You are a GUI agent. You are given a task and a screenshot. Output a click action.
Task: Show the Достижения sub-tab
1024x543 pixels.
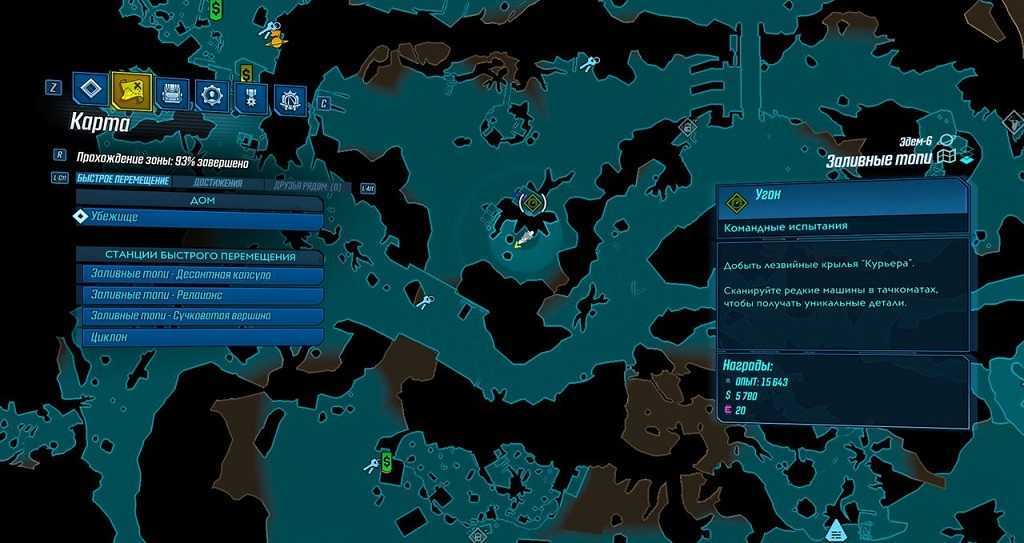[x=219, y=183]
